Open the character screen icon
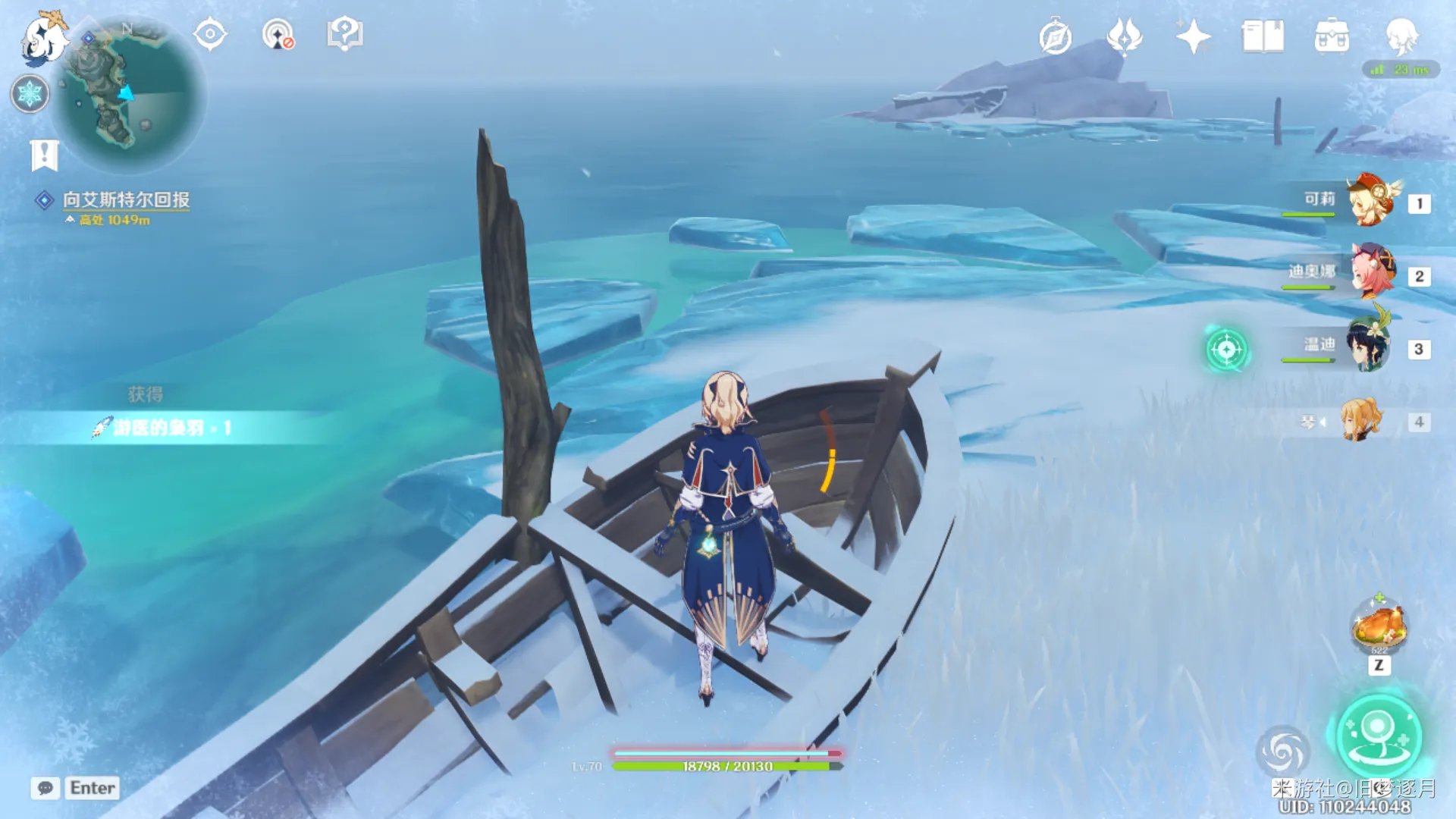 pos(1401,36)
